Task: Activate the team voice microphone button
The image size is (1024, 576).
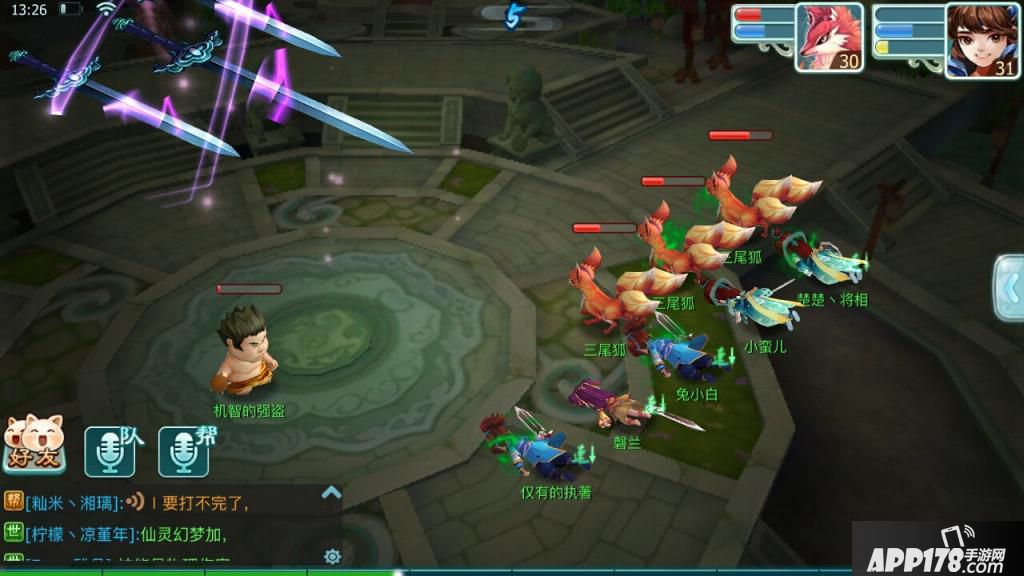Action: (x=110, y=452)
